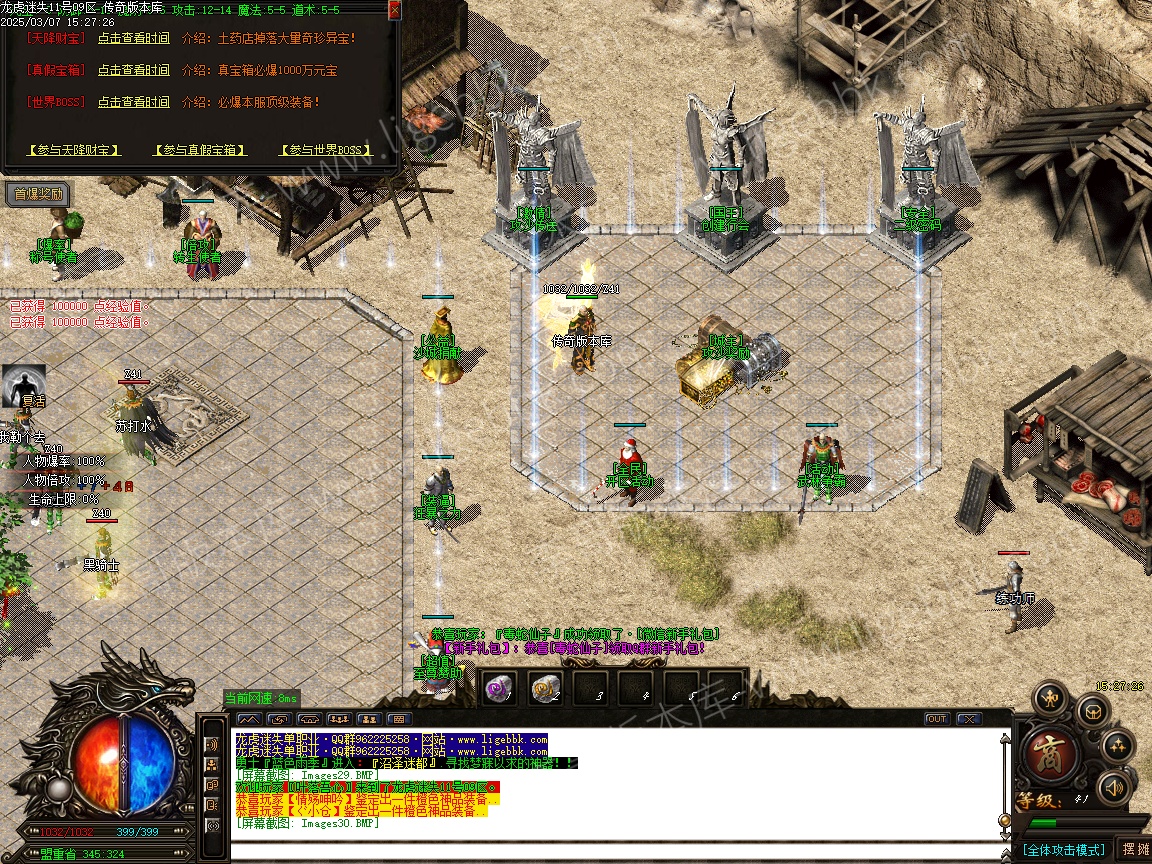This screenshot has height=864, width=1152.
Task: Click the 复活 revive icon
Action: tap(23, 385)
